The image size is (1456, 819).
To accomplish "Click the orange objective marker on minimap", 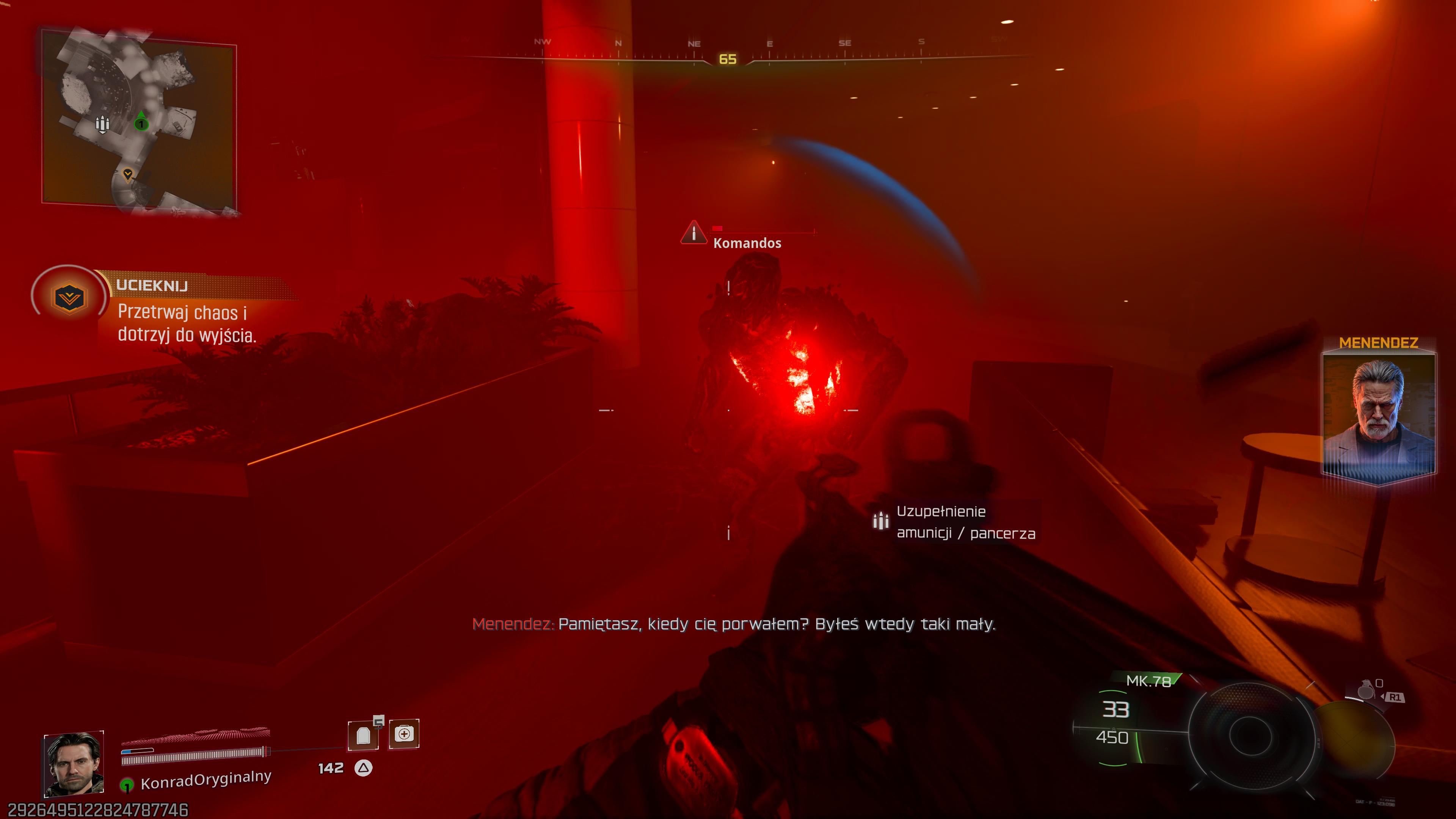I will 128,174.
